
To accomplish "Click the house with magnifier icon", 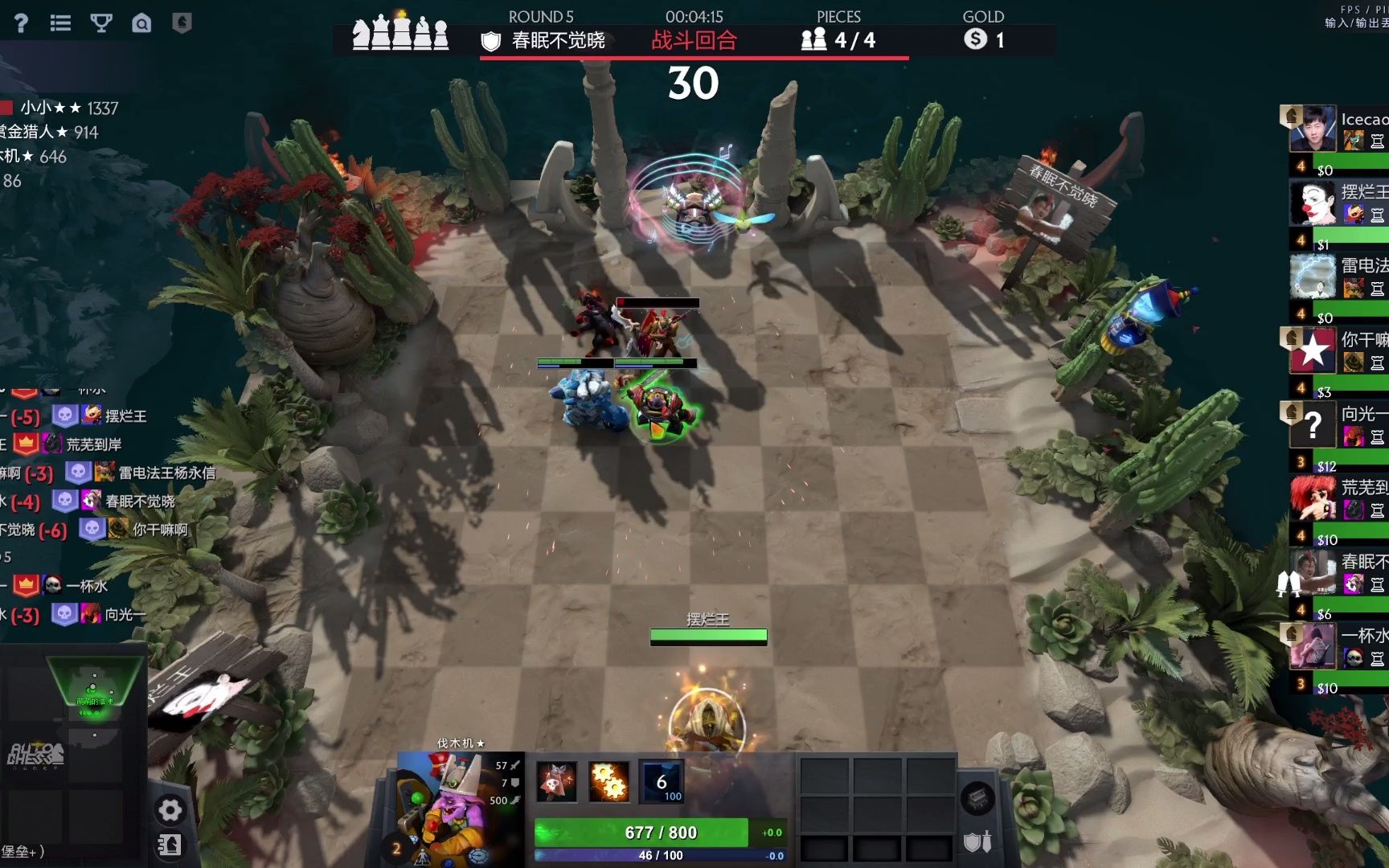I will [x=141, y=23].
